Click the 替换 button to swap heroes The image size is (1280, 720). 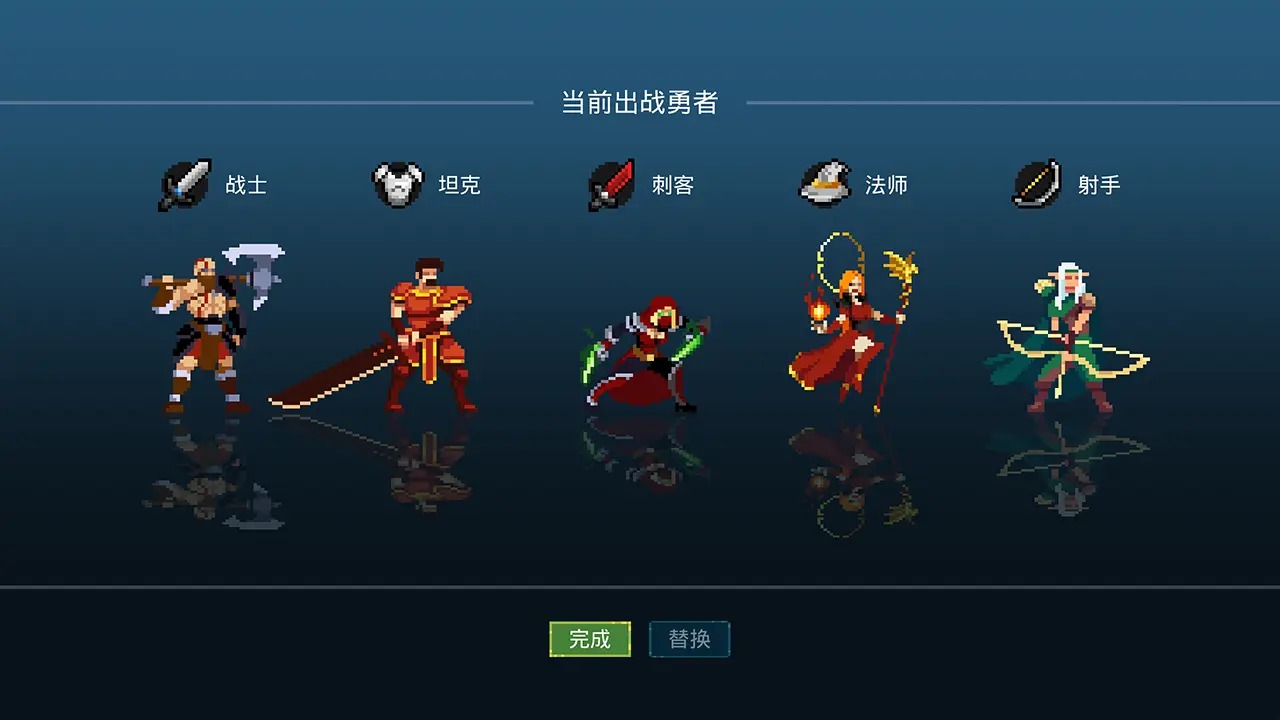(x=690, y=640)
